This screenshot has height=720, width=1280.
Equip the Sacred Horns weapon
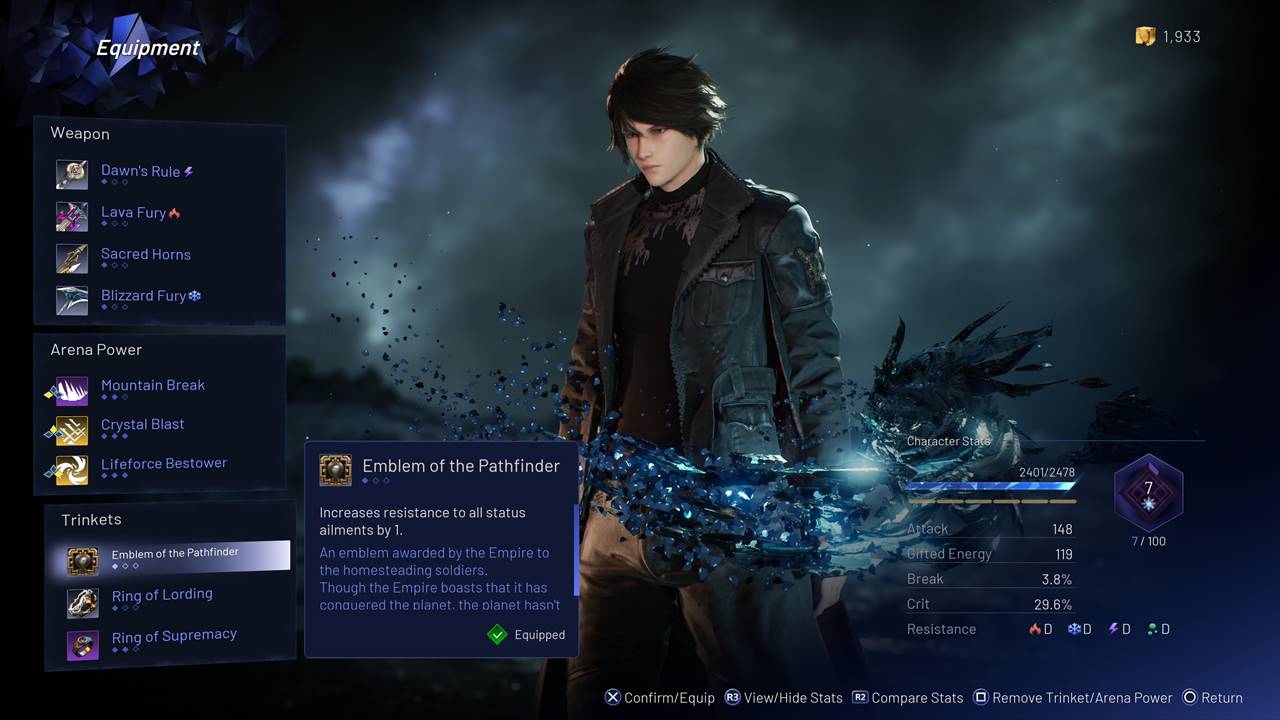pyautogui.click(x=145, y=256)
